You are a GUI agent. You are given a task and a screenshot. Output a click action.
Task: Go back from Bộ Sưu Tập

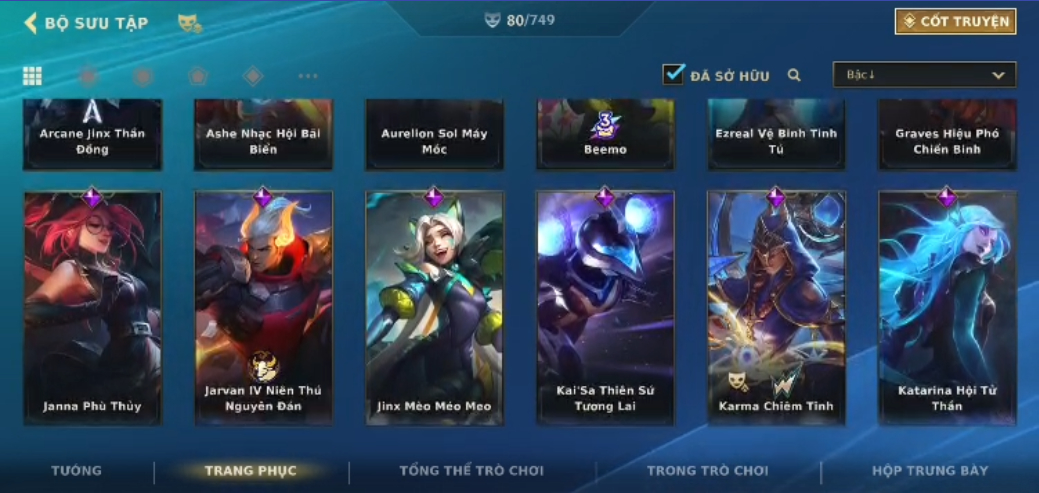31,22
